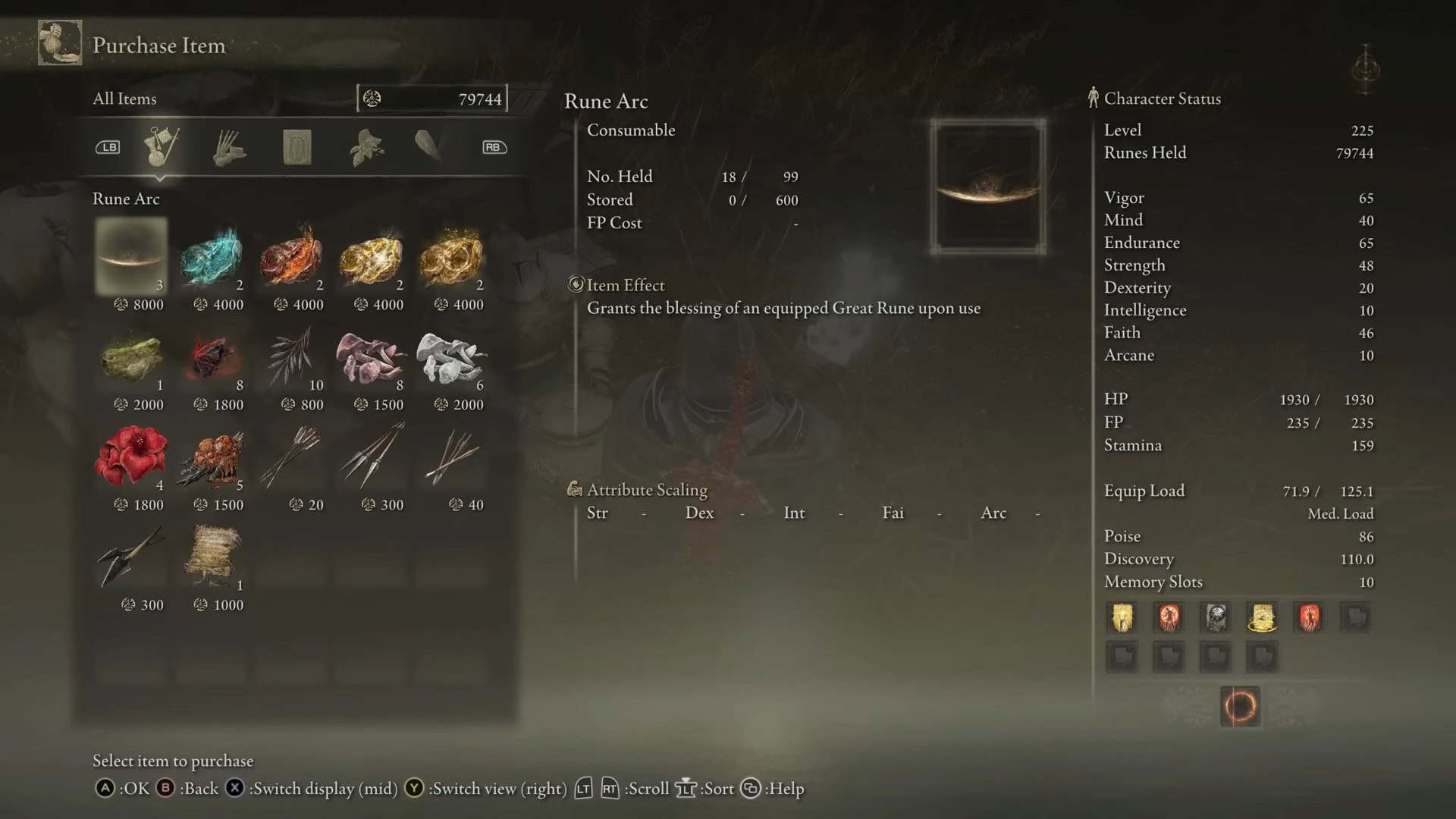Select the red-orange fiery item for 4000
The image size is (1456, 819).
coord(292,256)
